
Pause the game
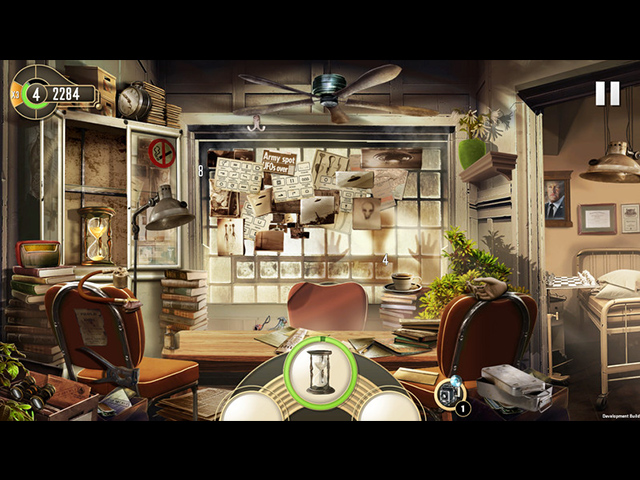click(x=607, y=93)
